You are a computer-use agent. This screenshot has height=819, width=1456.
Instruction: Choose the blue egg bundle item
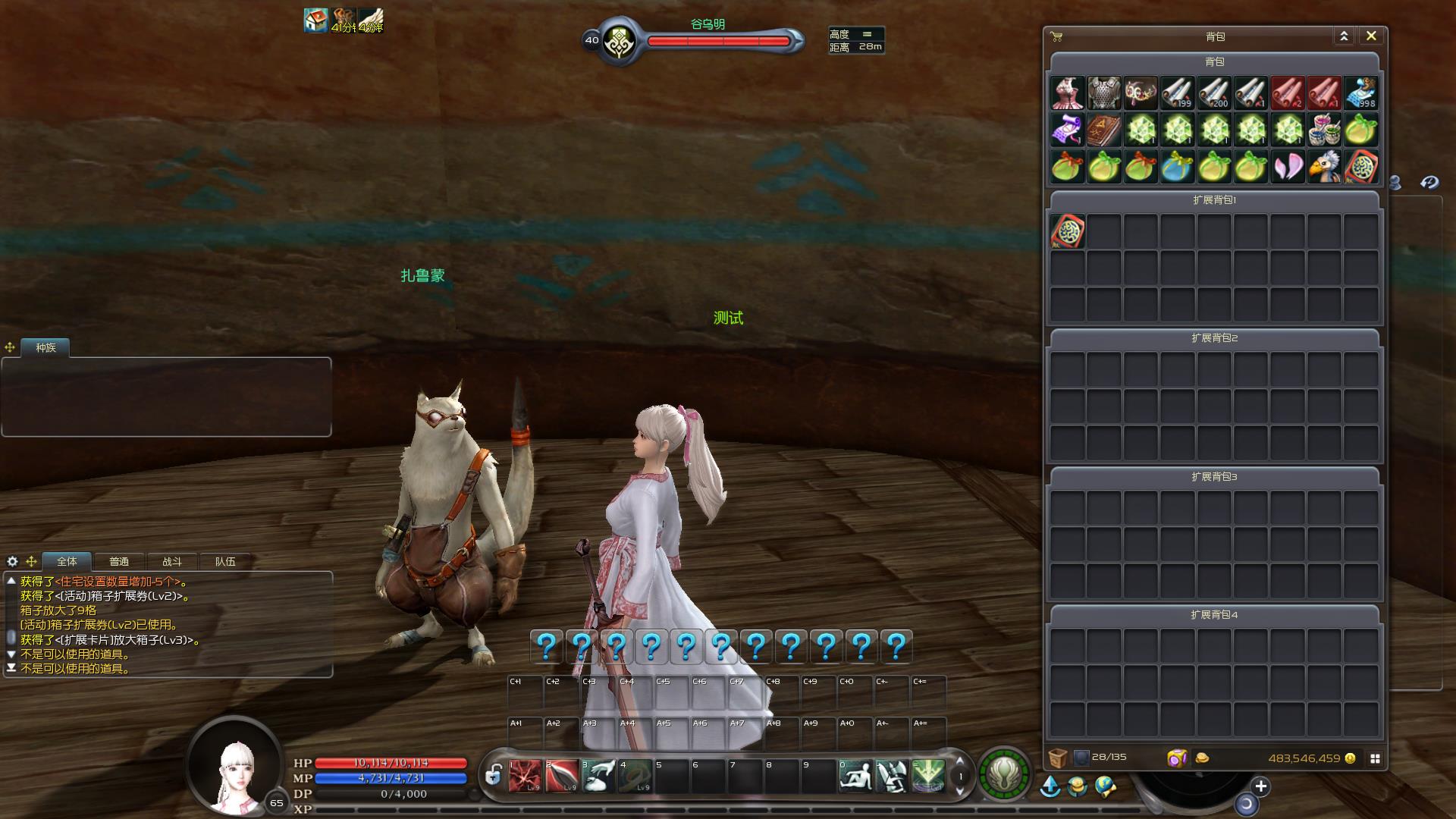[1177, 167]
